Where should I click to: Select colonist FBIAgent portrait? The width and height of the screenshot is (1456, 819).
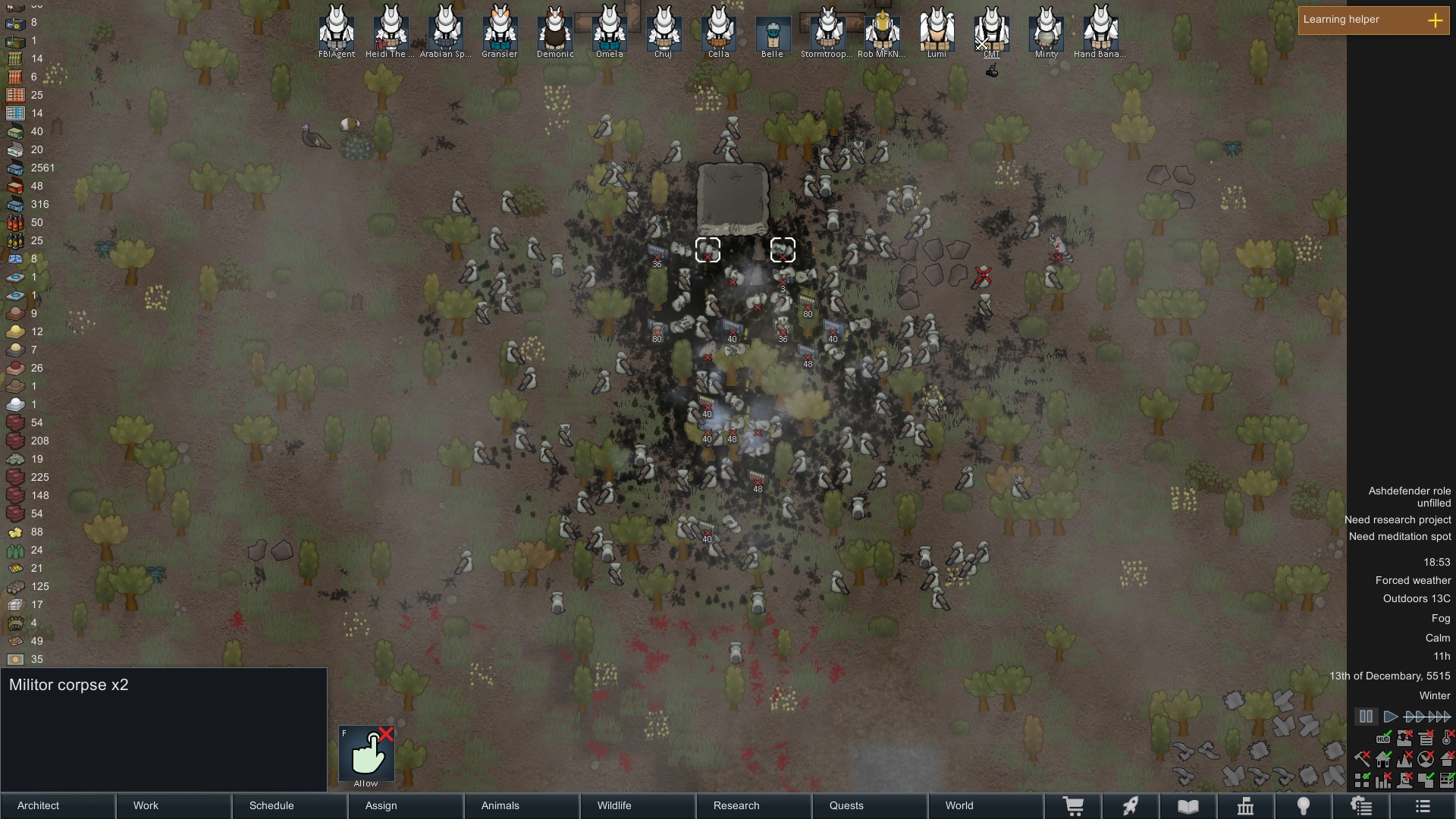coord(337,30)
